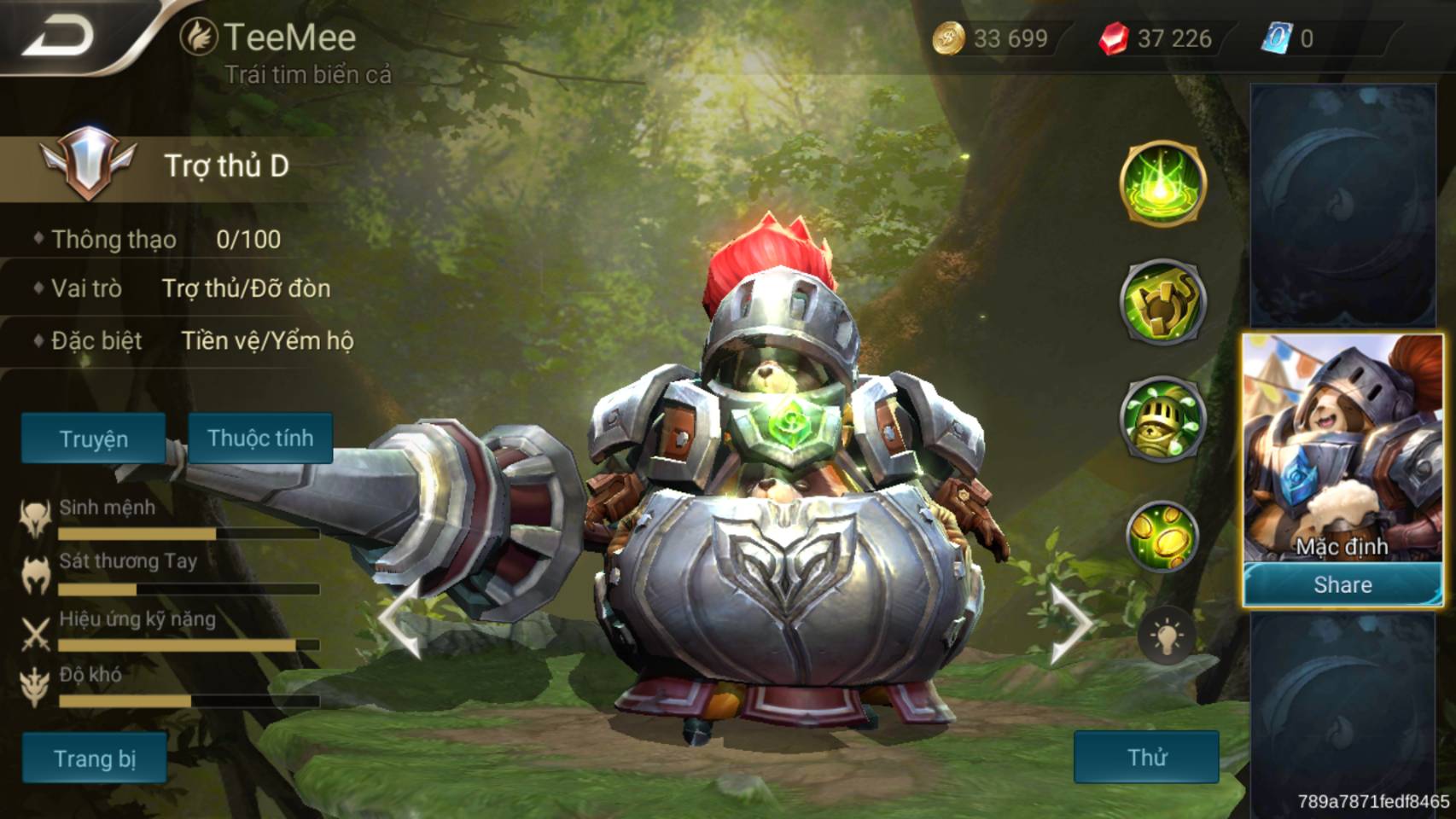The height and width of the screenshot is (819, 1456).
Task: Show the Thuộc tính attributes panel
Action: coord(260,438)
